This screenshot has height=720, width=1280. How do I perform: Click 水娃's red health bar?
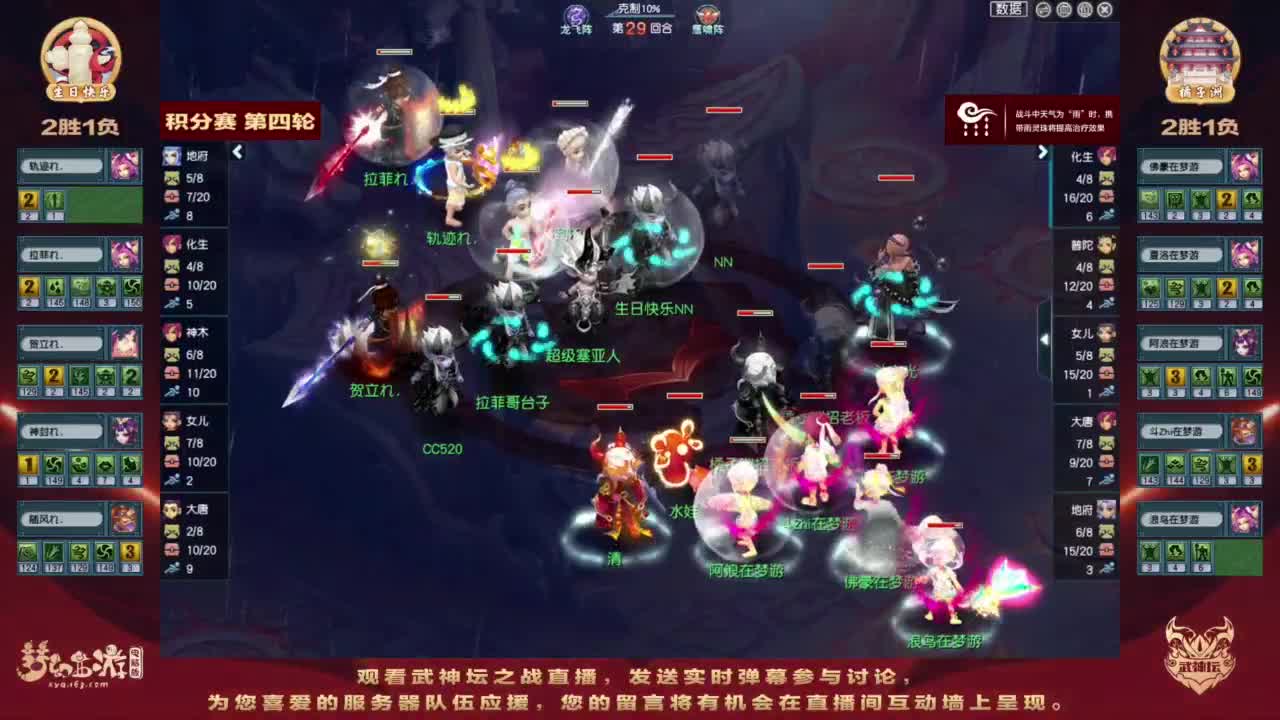pos(685,395)
